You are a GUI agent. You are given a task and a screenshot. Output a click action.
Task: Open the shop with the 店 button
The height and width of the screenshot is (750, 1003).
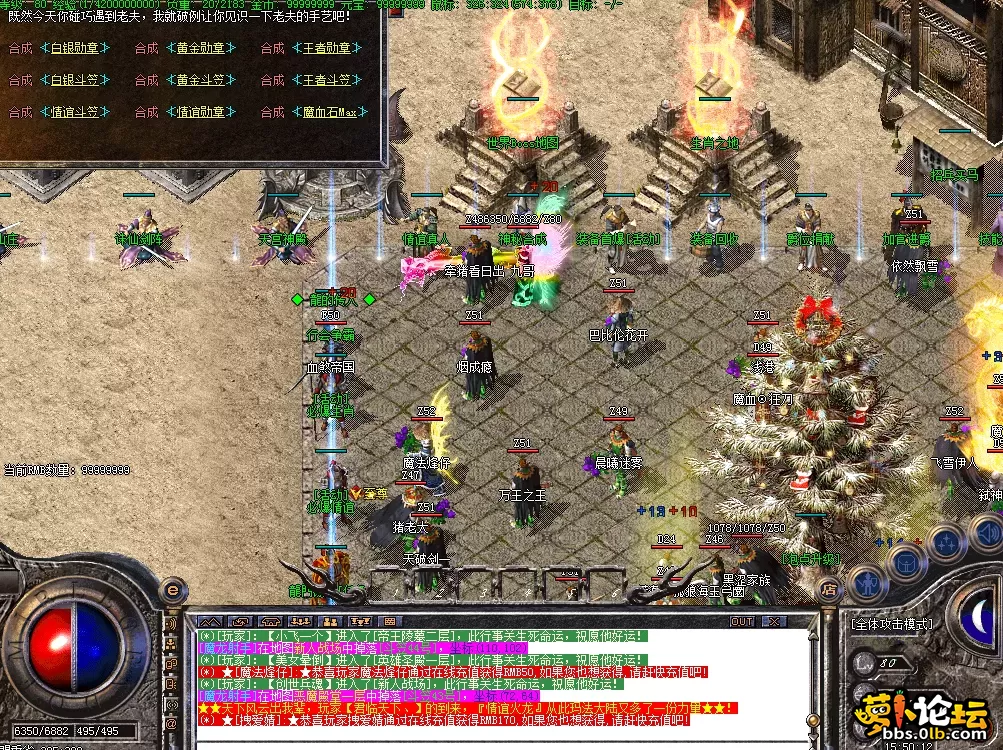click(x=829, y=591)
